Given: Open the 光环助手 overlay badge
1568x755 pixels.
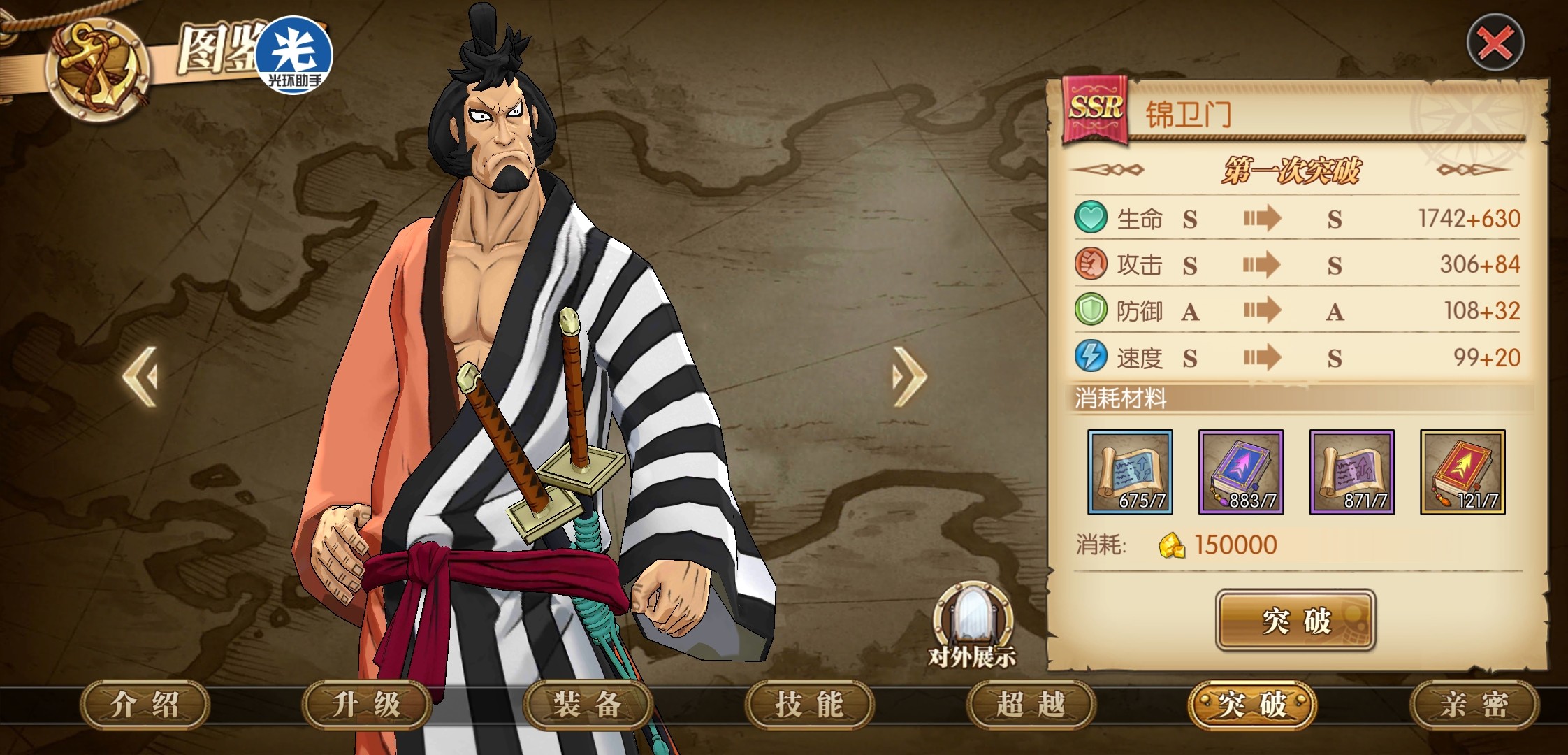Looking at the screenshot, I should [x=294, y=56].
